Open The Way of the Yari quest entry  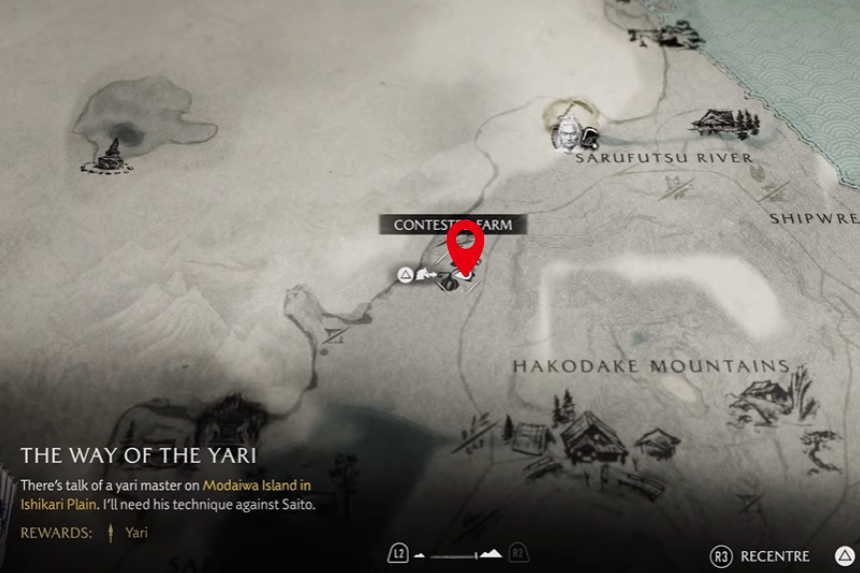pos(138,456)
